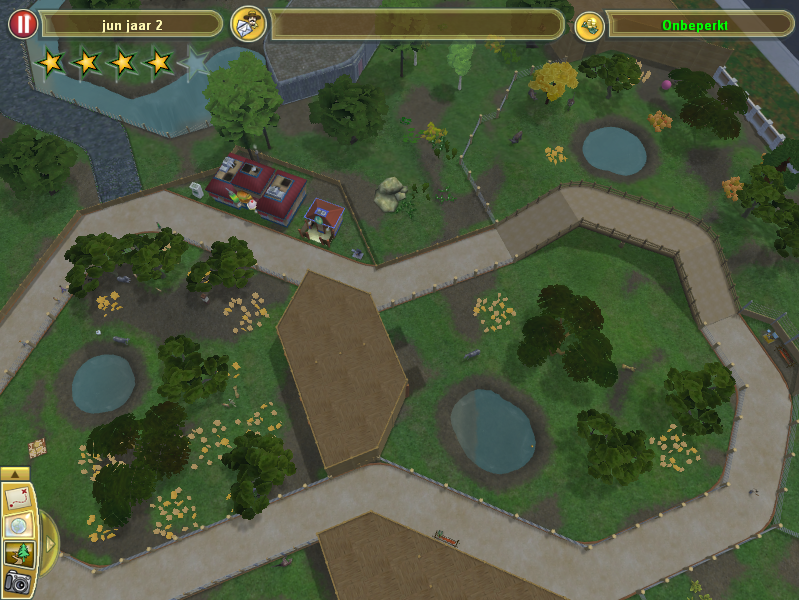The image size is (799, 600).
Task: Activate the camera photo mode
Action: (x=18, y=581)
